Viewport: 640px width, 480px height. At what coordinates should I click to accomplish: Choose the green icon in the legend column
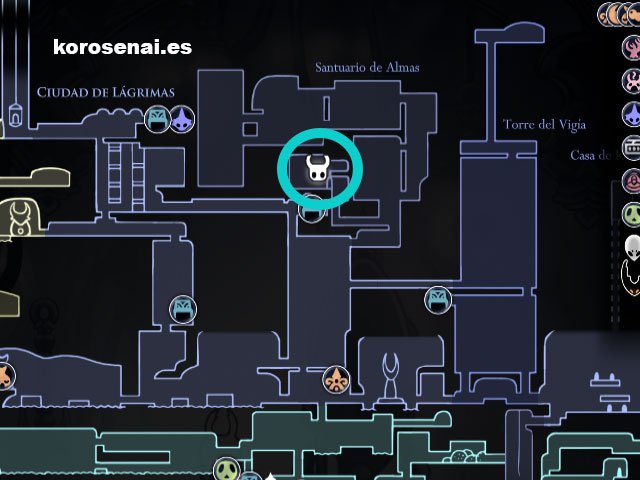pos(632,214)
